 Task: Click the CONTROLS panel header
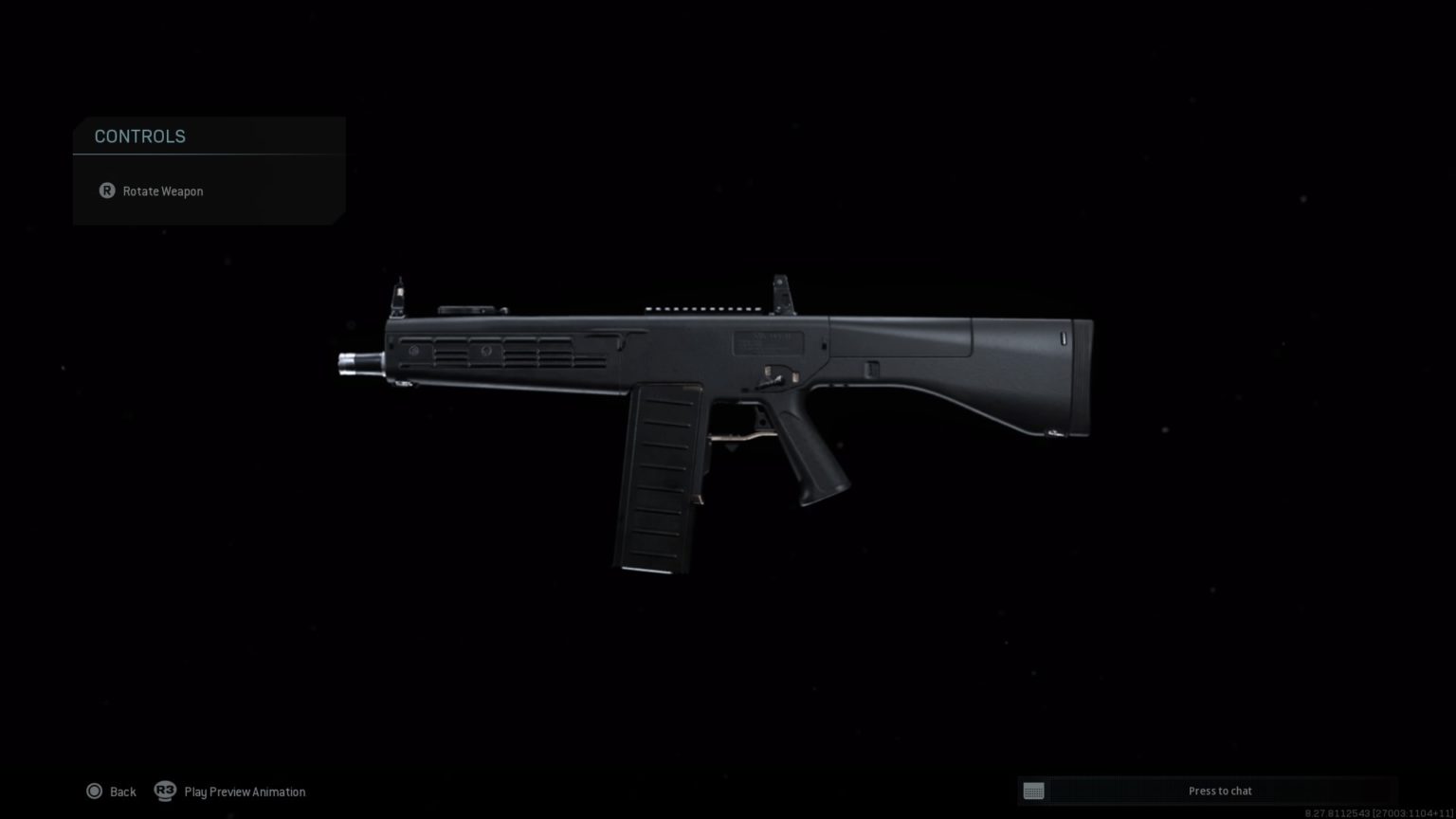click(139, 136)
